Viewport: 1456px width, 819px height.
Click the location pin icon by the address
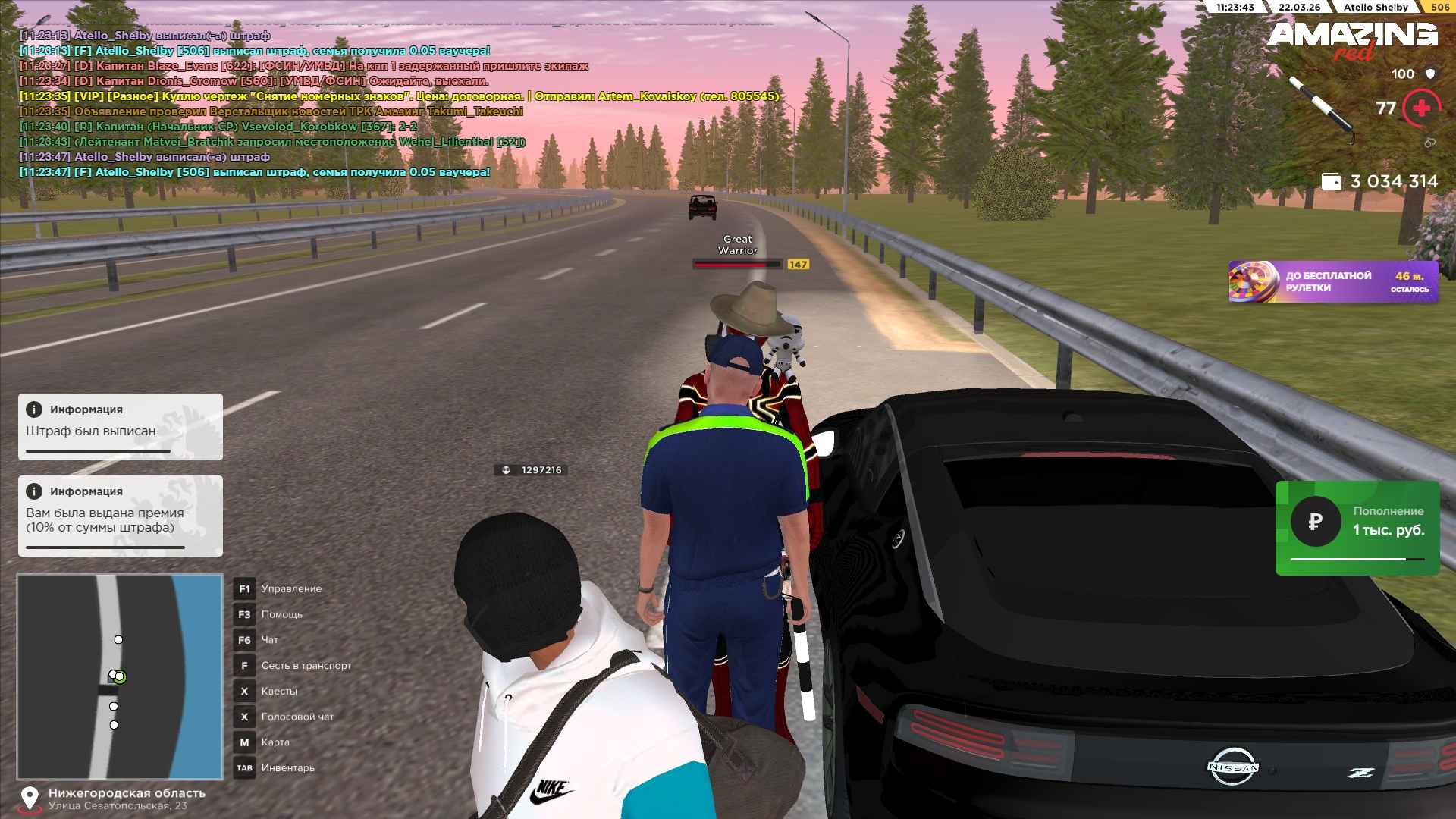[x=30, y=799]
